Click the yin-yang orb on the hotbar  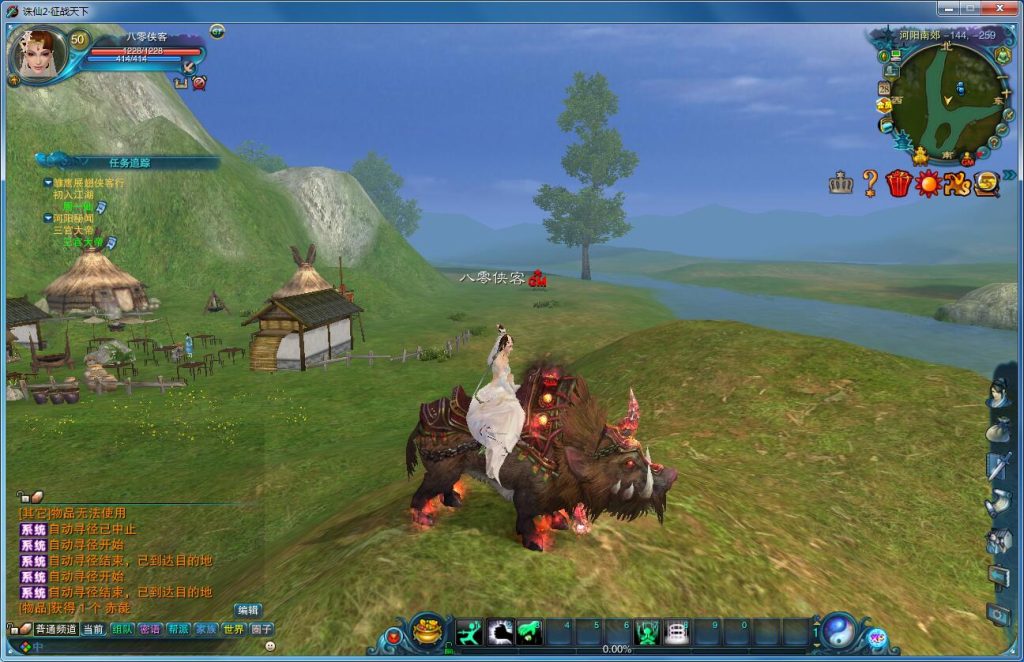coord(838,632)
